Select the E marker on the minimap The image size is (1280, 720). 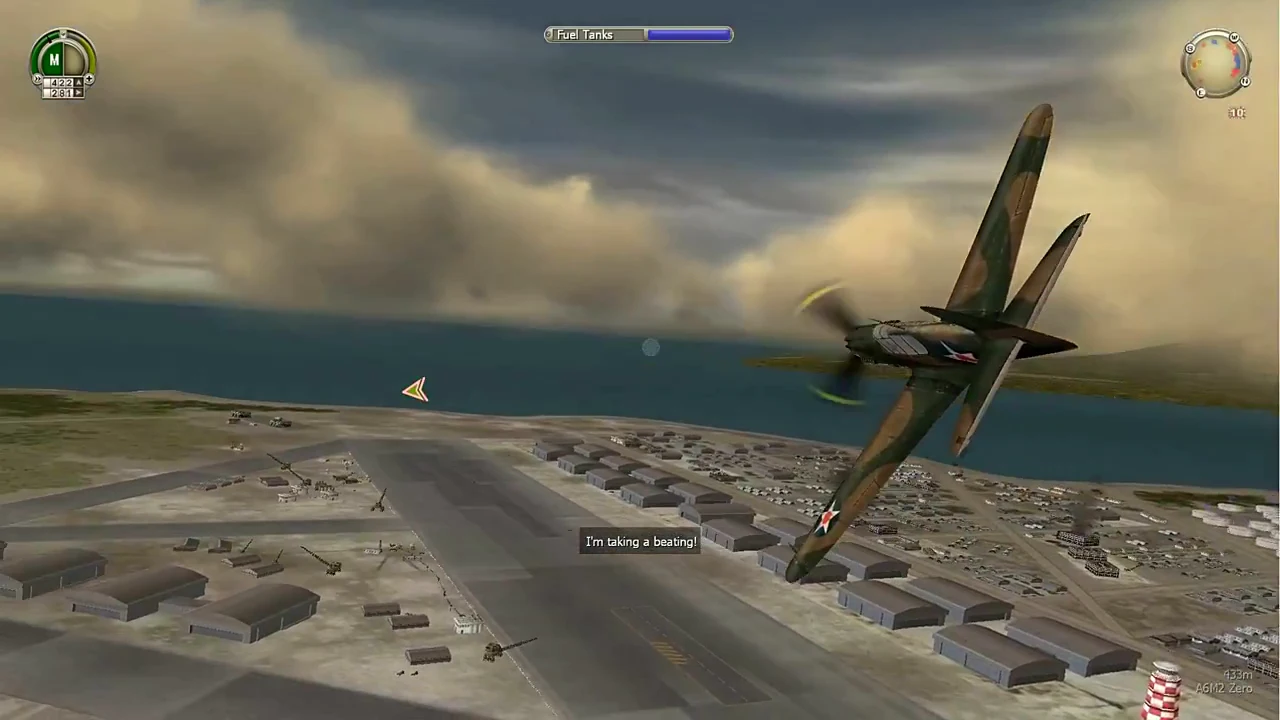(1201, 91)
